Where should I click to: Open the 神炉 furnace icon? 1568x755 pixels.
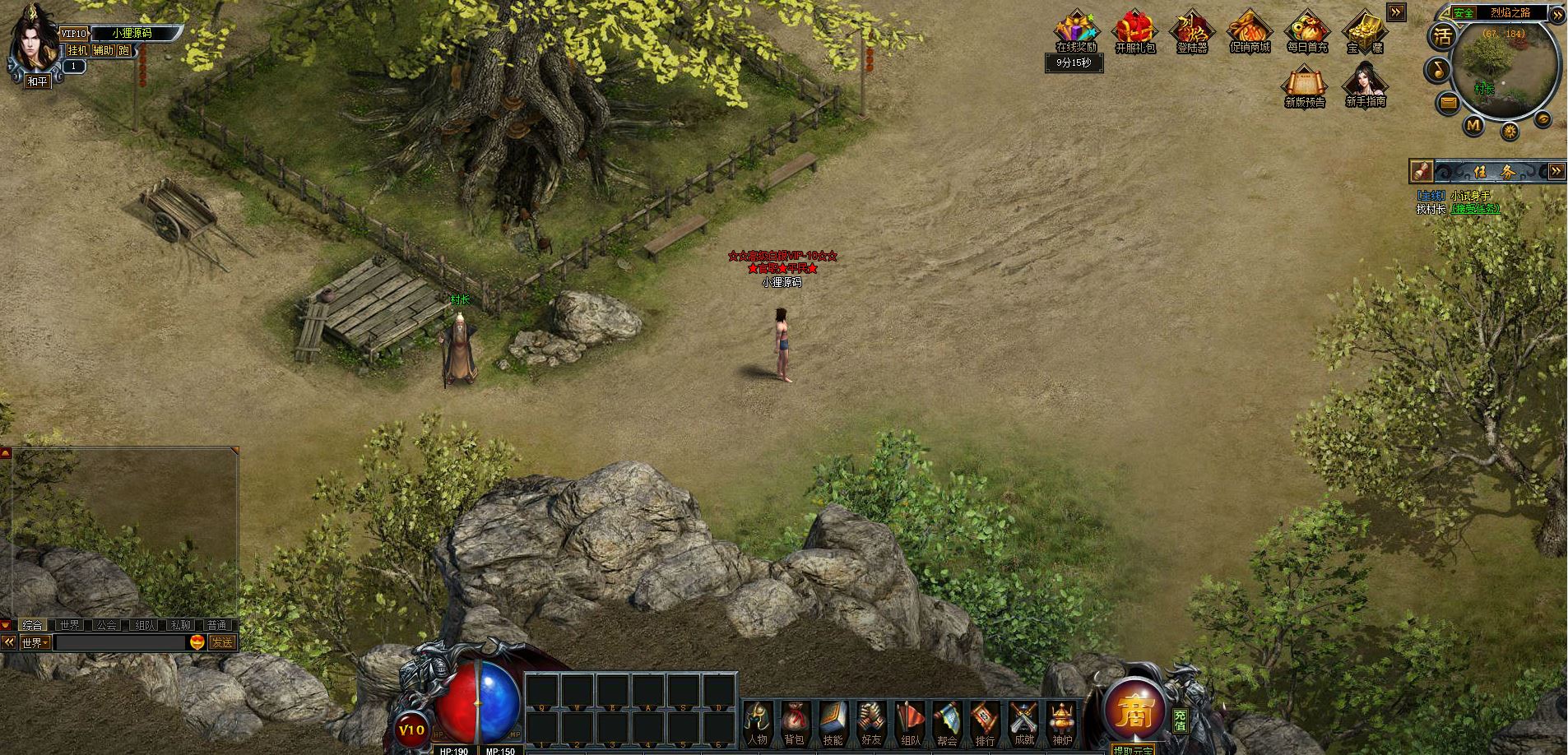click(x=1062, y=722)
